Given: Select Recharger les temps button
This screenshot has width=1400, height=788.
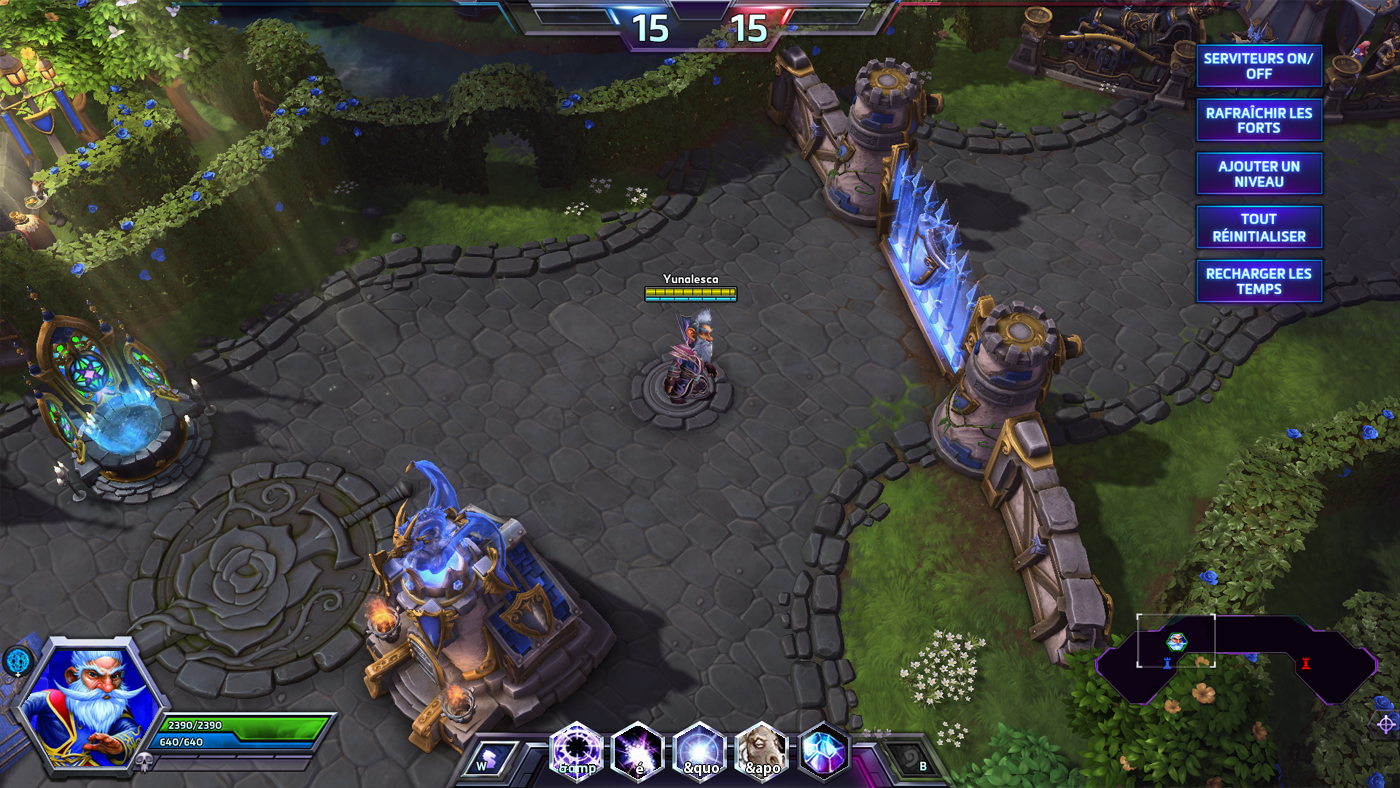Looking at the screenshot, I should [x=1259, y=281].
